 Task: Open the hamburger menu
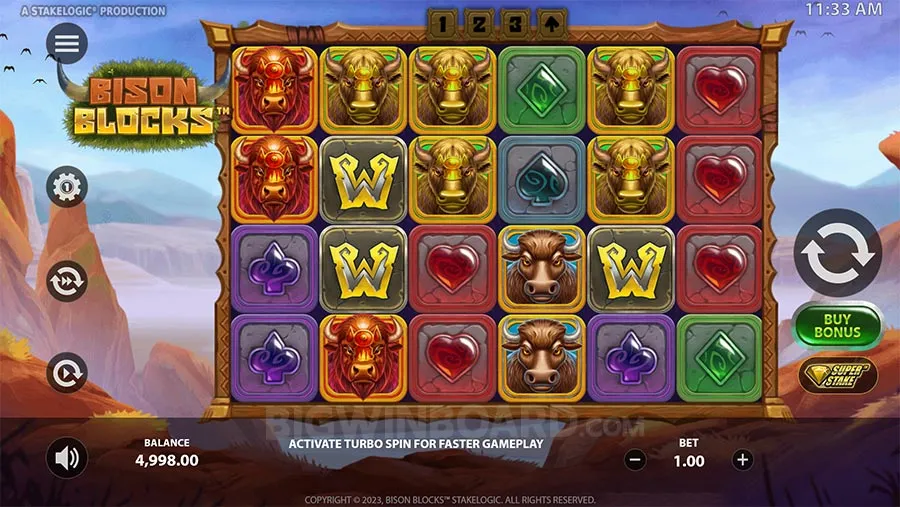click(x=67, y=43)
